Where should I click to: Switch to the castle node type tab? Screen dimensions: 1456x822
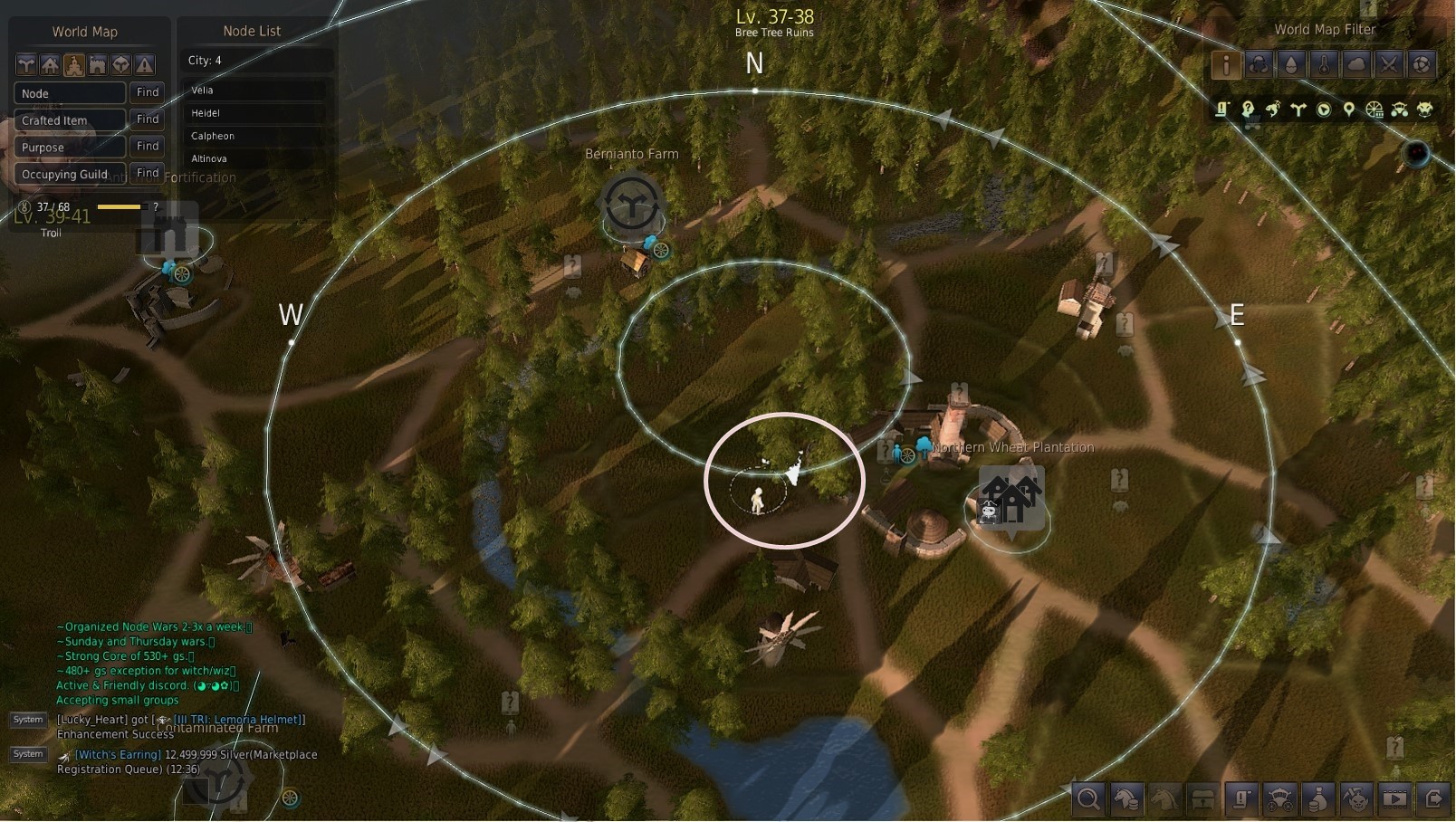click(97, 64)
